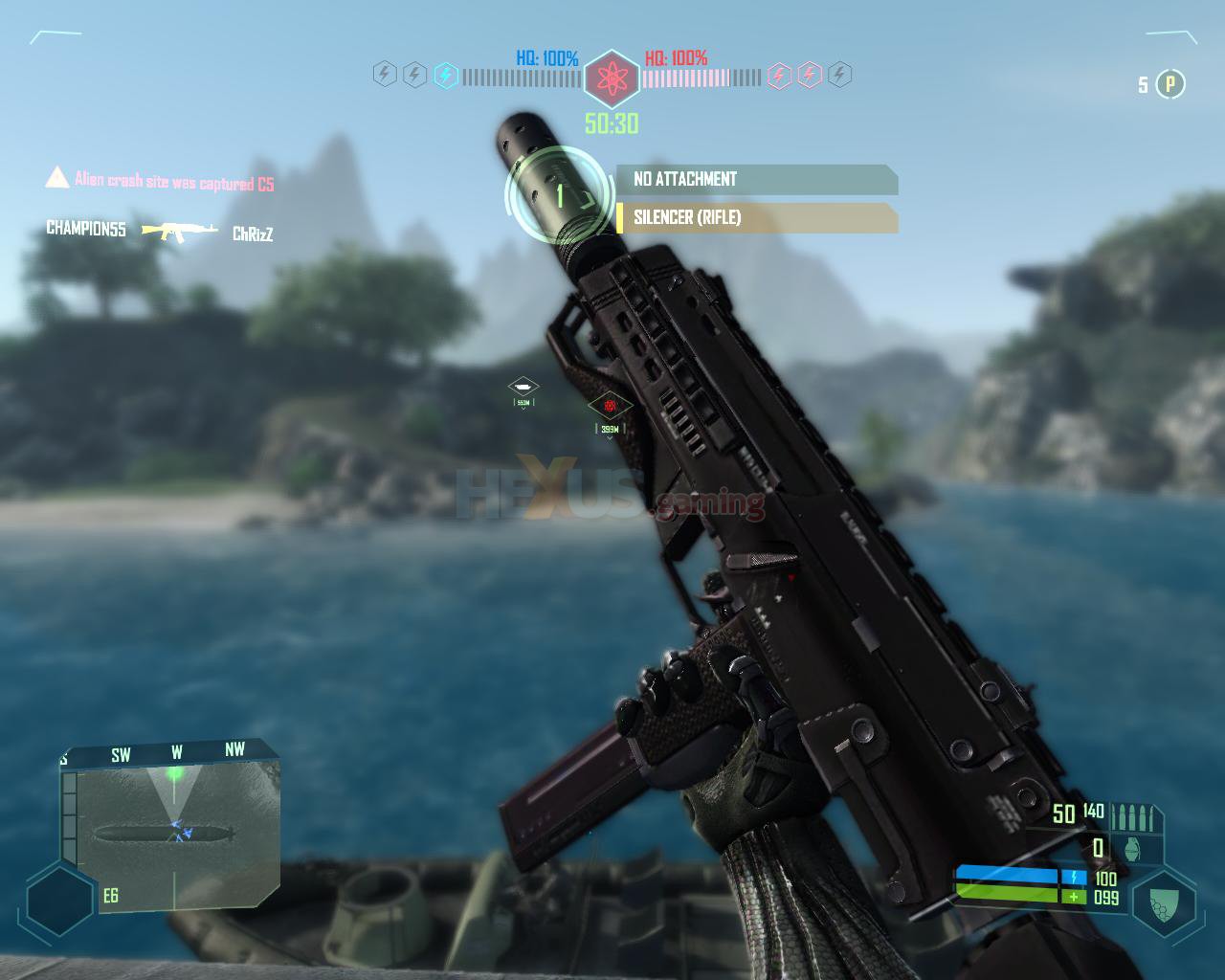
Task: Click the prestige points P icon
Action: click(x=1169, y=84)
